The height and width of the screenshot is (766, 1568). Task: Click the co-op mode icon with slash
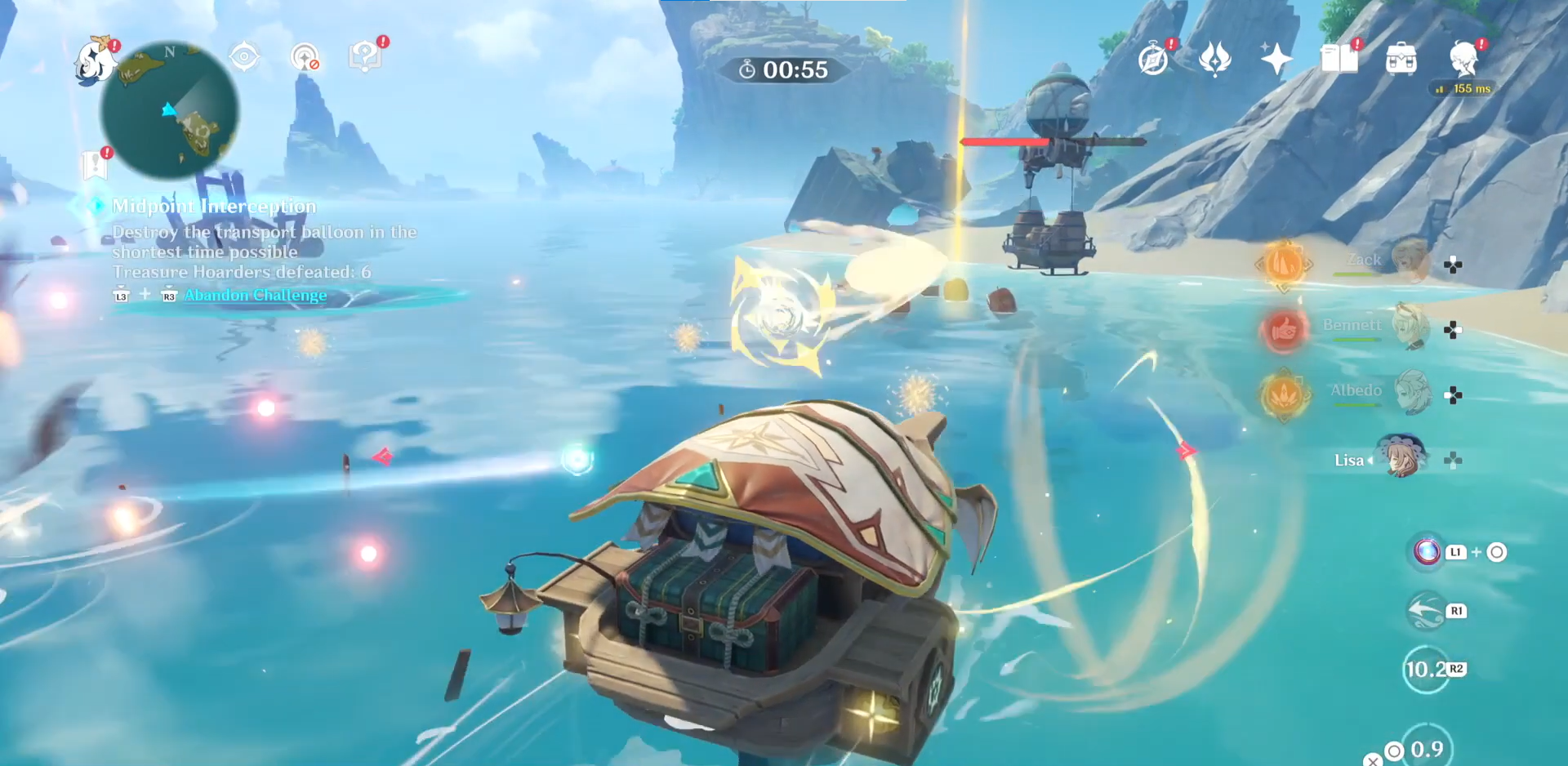[305, 57]
